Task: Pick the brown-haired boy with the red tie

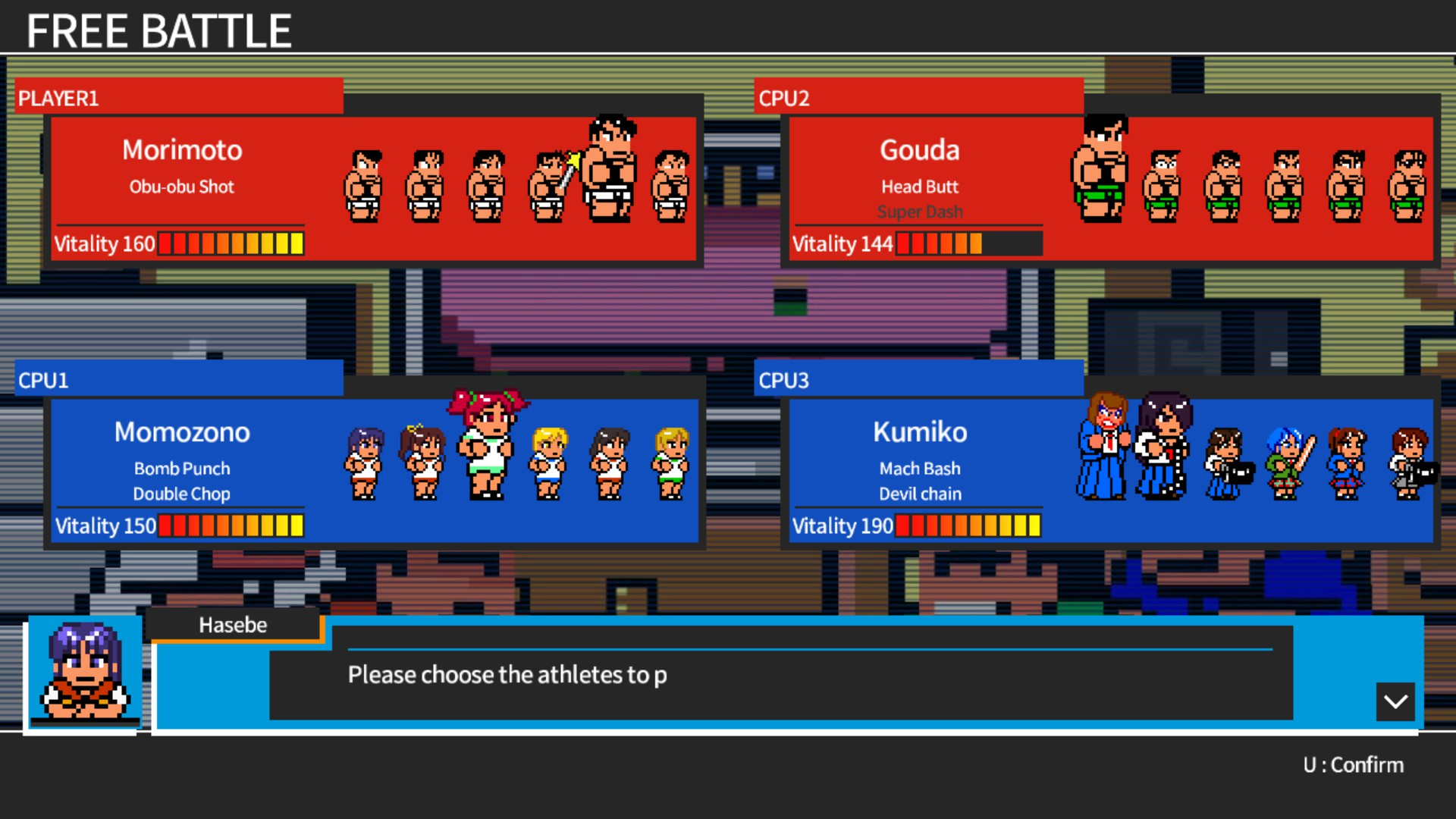Action: click(1104, 447)
